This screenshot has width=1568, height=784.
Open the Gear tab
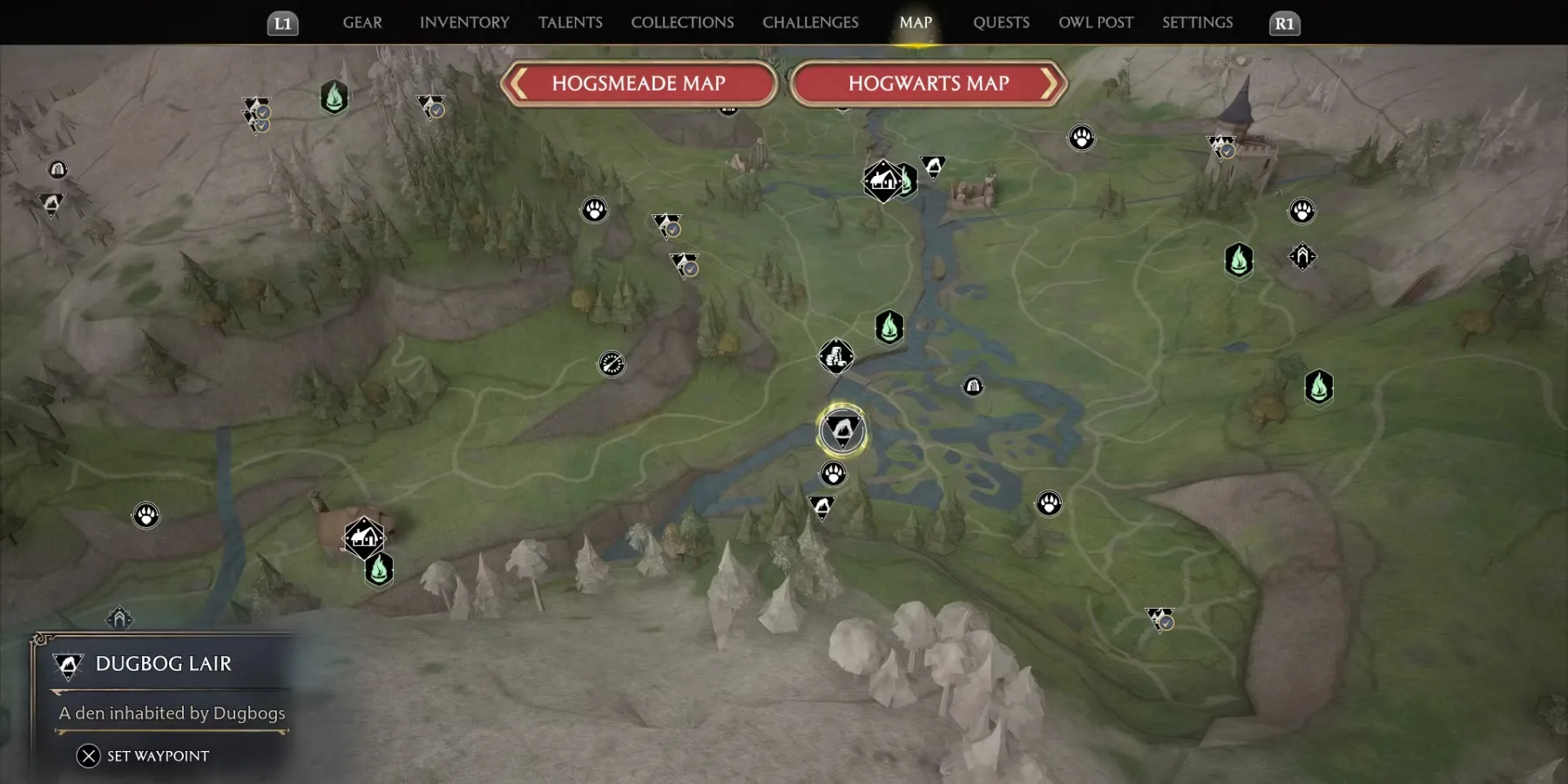tap(362, 23)
